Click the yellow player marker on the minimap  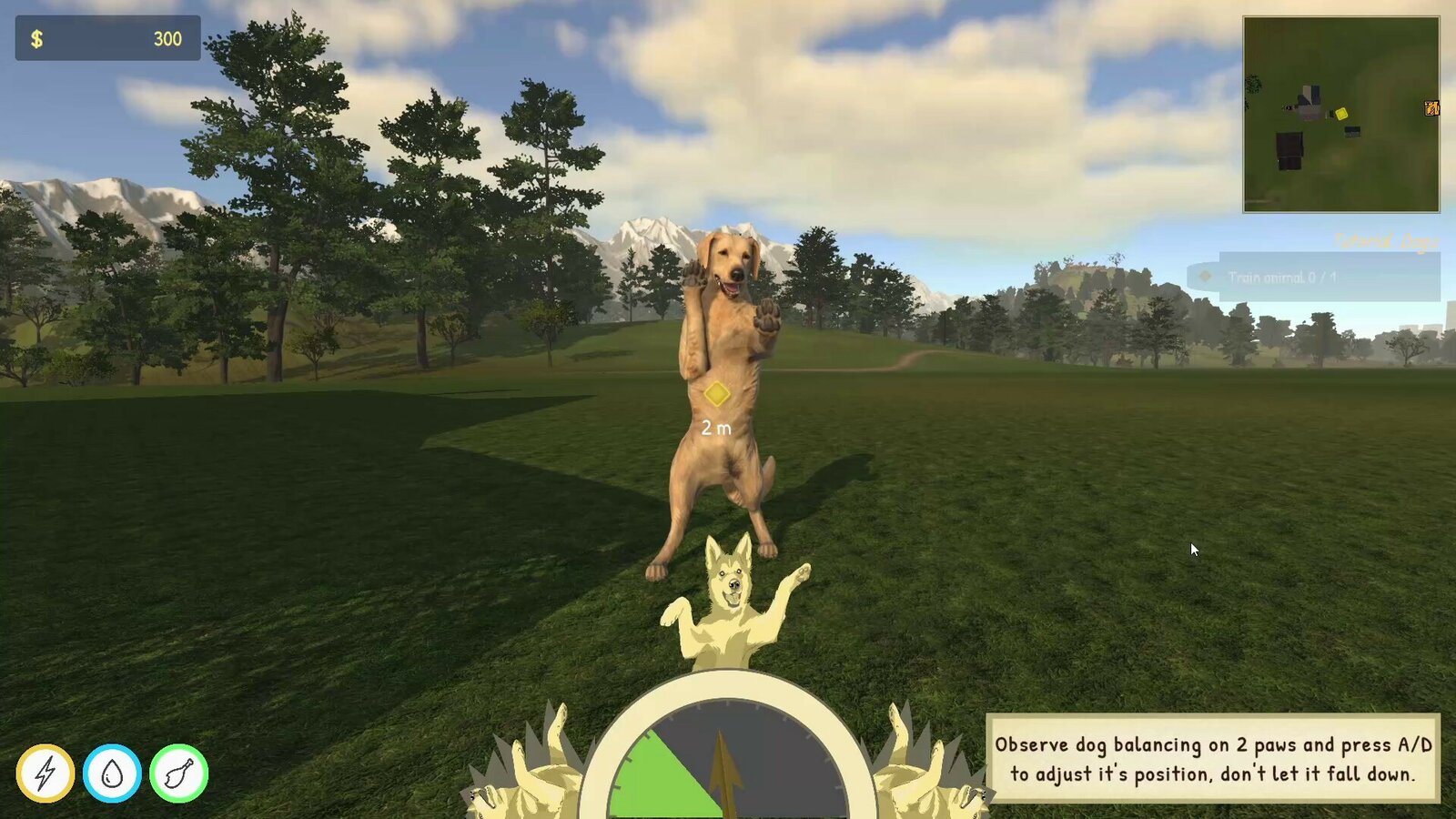pos(1342,115)
